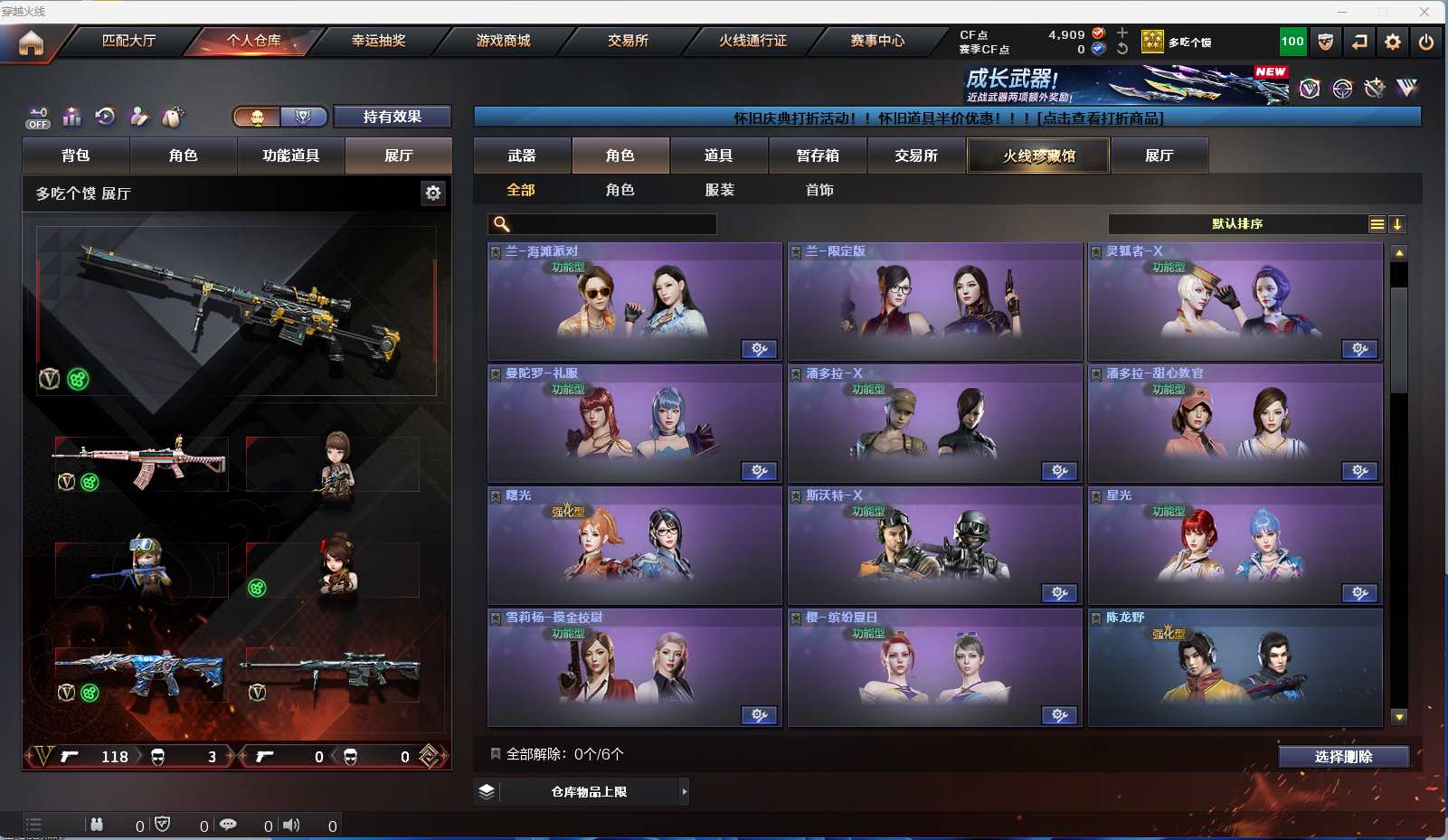Open the 默认排序 sort dropdown

(1237, 224)
